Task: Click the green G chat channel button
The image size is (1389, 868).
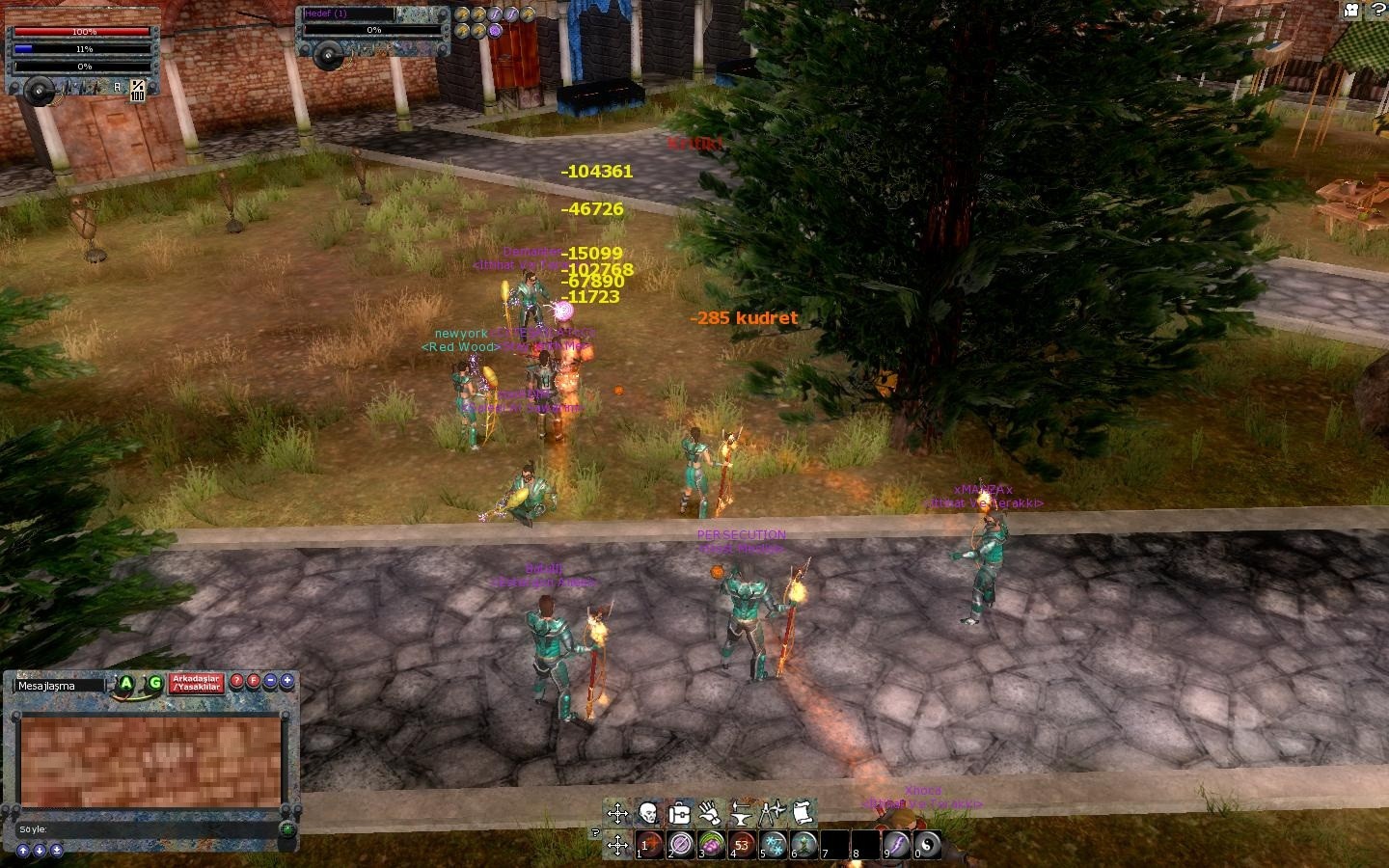Action: tap(154, 684)
